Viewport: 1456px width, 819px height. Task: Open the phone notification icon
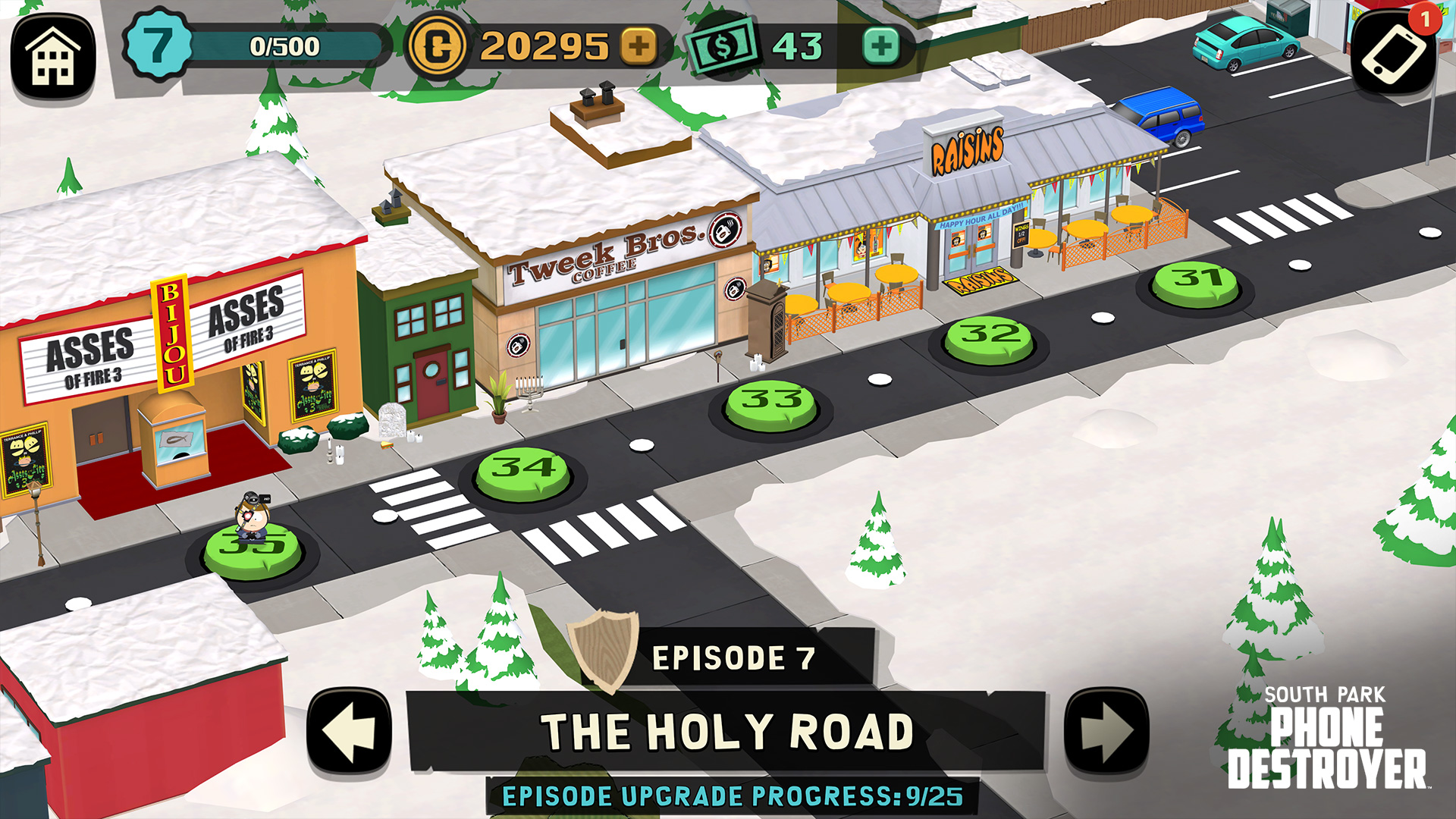point(1394,53)
